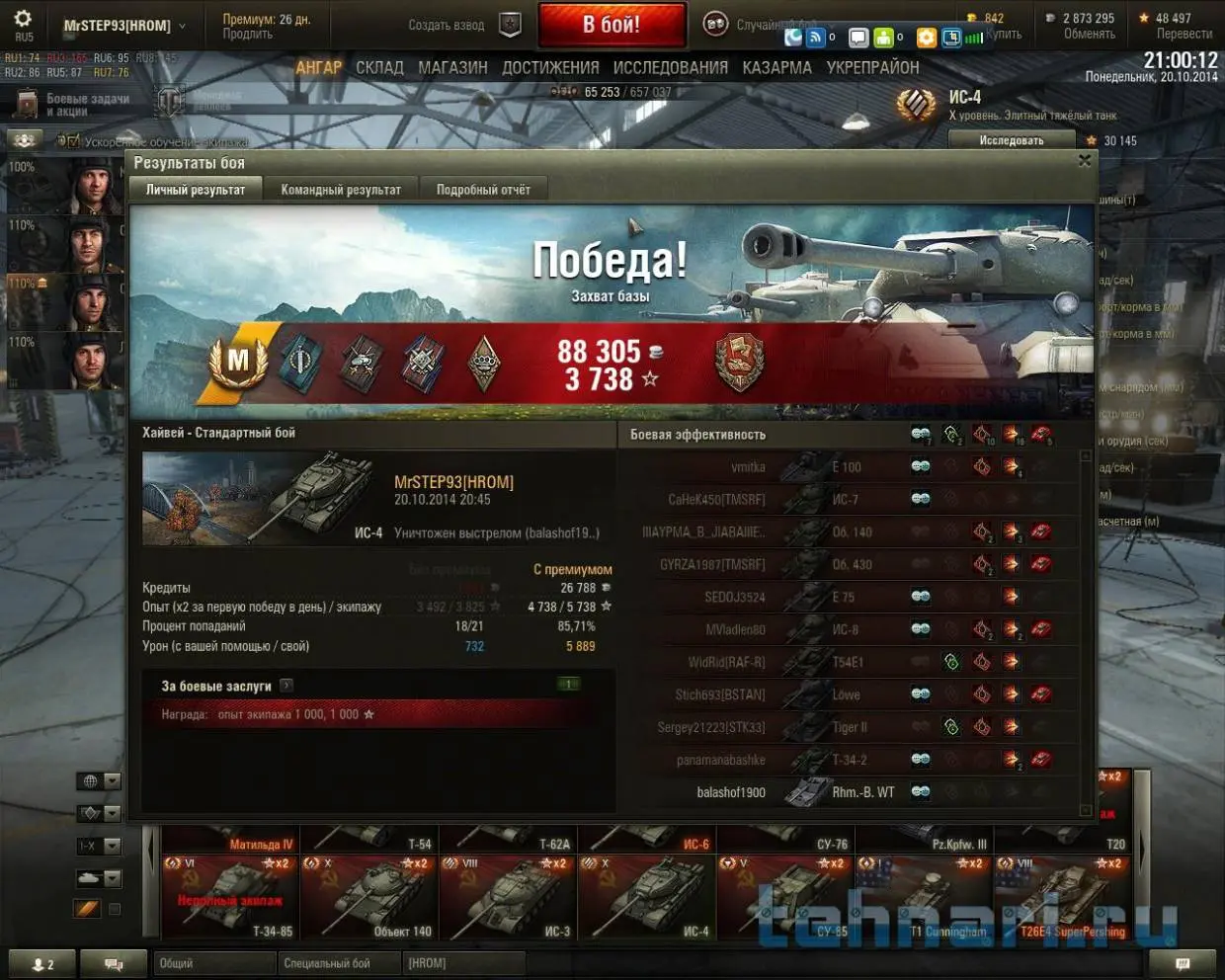Open the ДОСТИЖЕНИЯ section
The width and height of the screenshot is (1225, 980).
pyautogui.click(x=550, y=68)
